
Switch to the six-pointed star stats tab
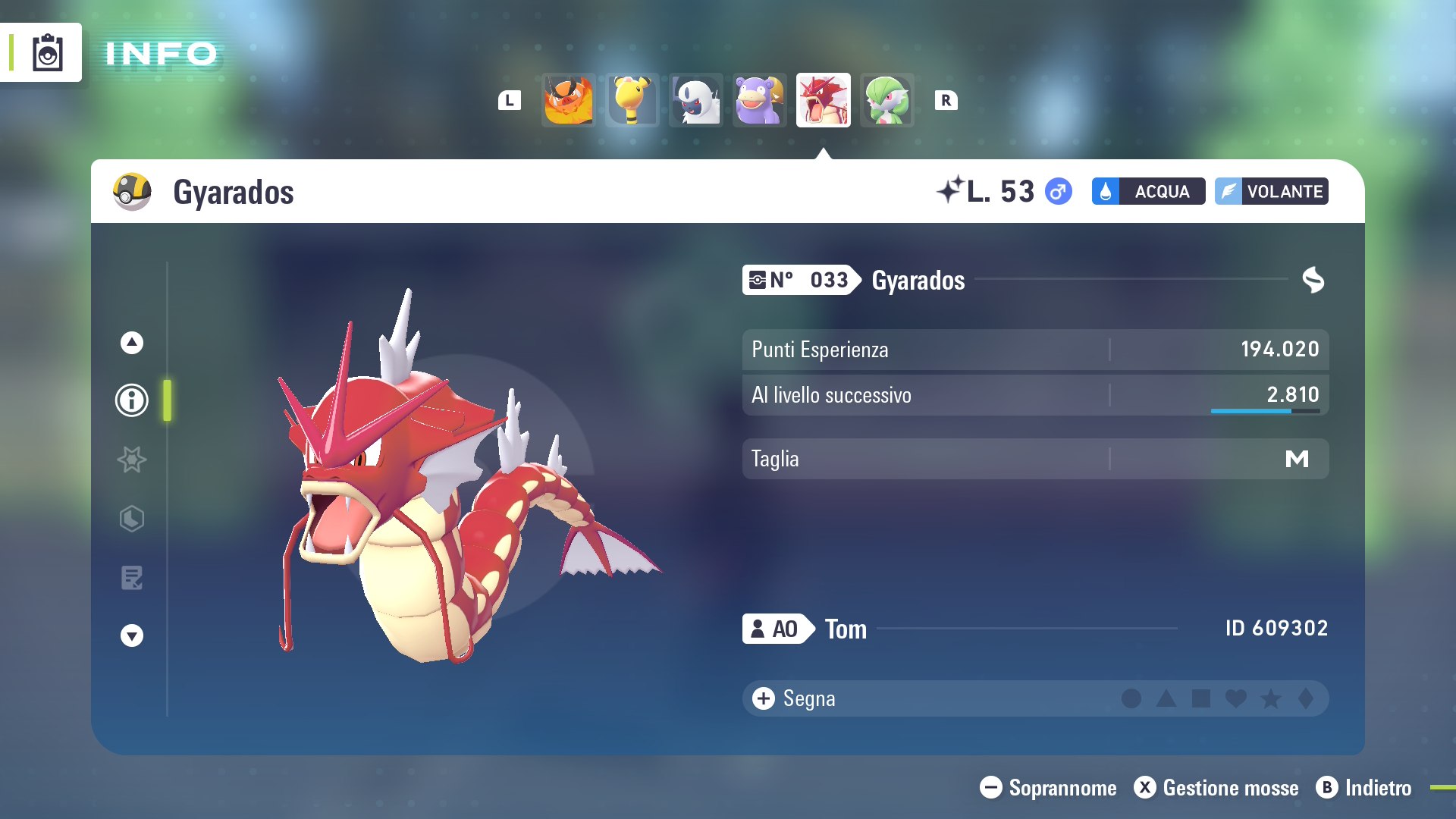[132, 460]
